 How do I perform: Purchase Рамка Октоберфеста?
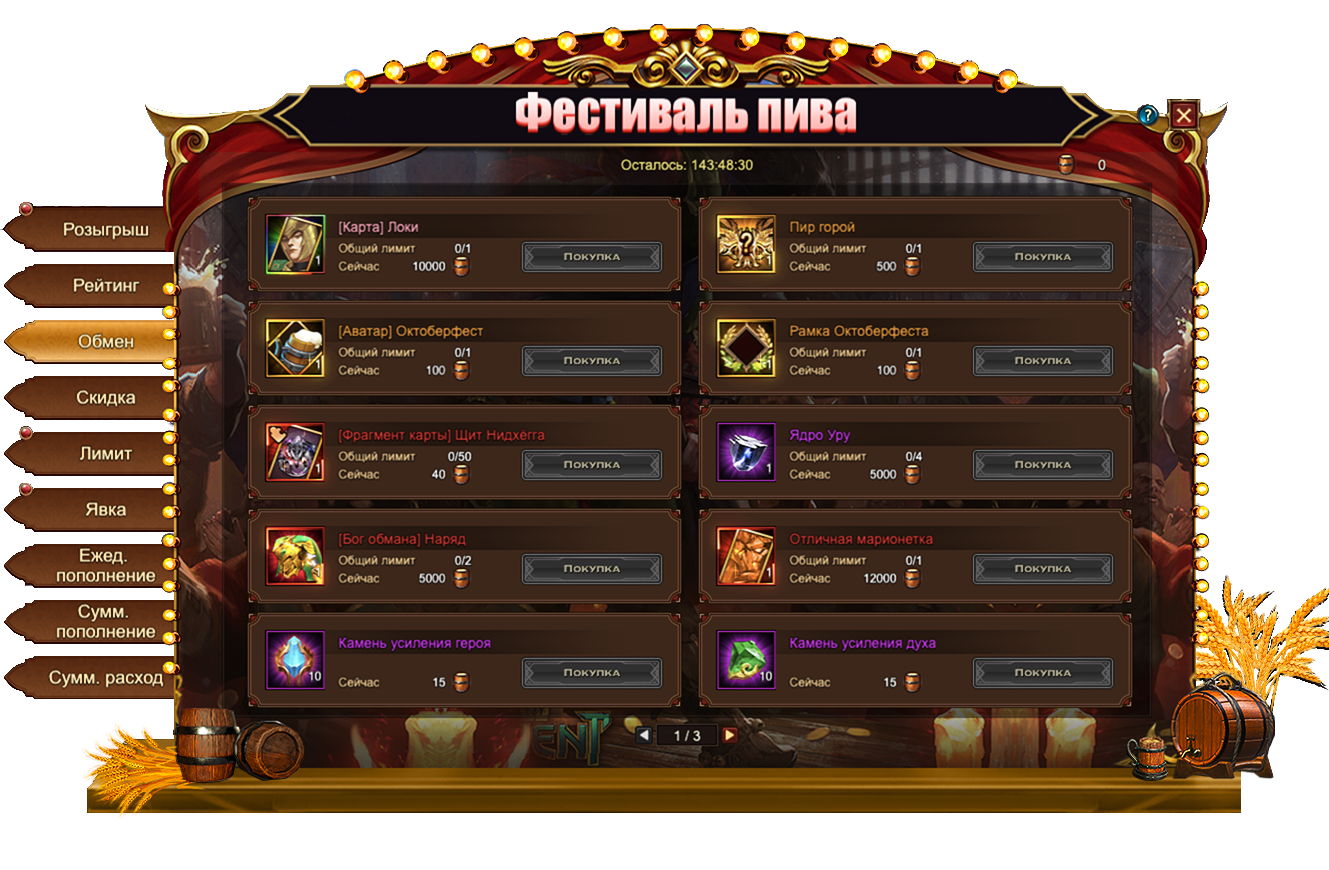(1042, 361)
